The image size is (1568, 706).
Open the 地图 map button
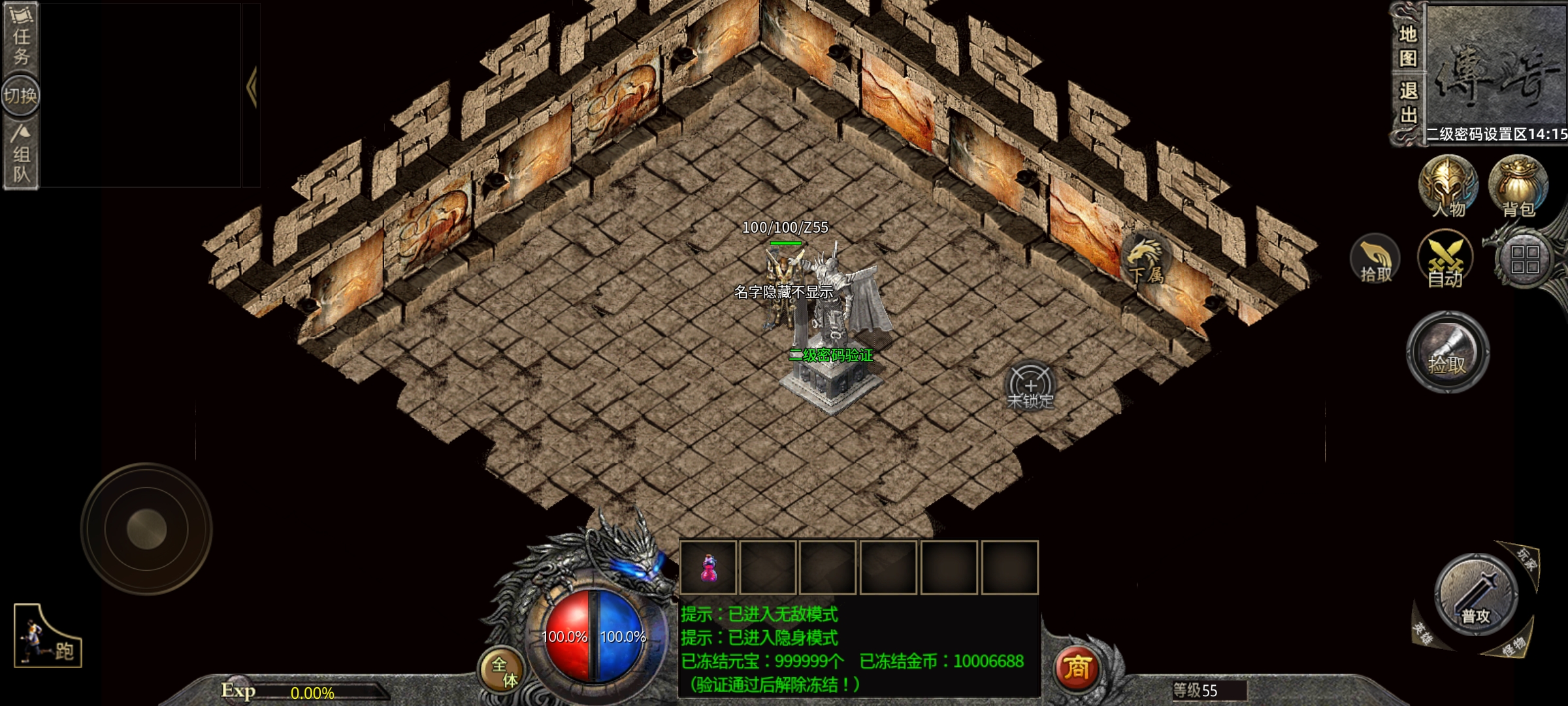click(x=1408, y=46)
